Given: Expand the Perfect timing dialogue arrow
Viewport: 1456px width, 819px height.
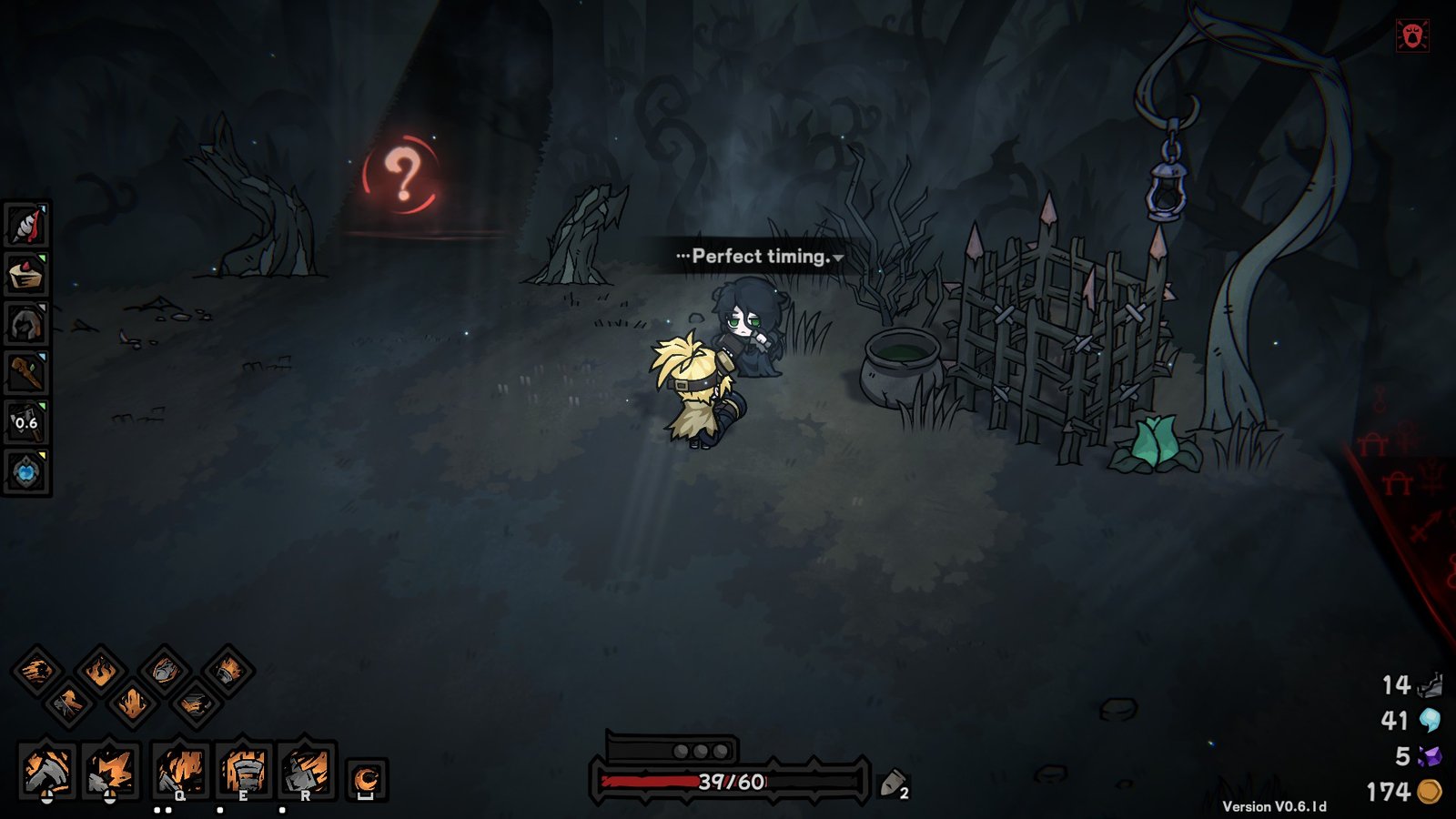Looking at the screenshot, I should pos(836,258).
